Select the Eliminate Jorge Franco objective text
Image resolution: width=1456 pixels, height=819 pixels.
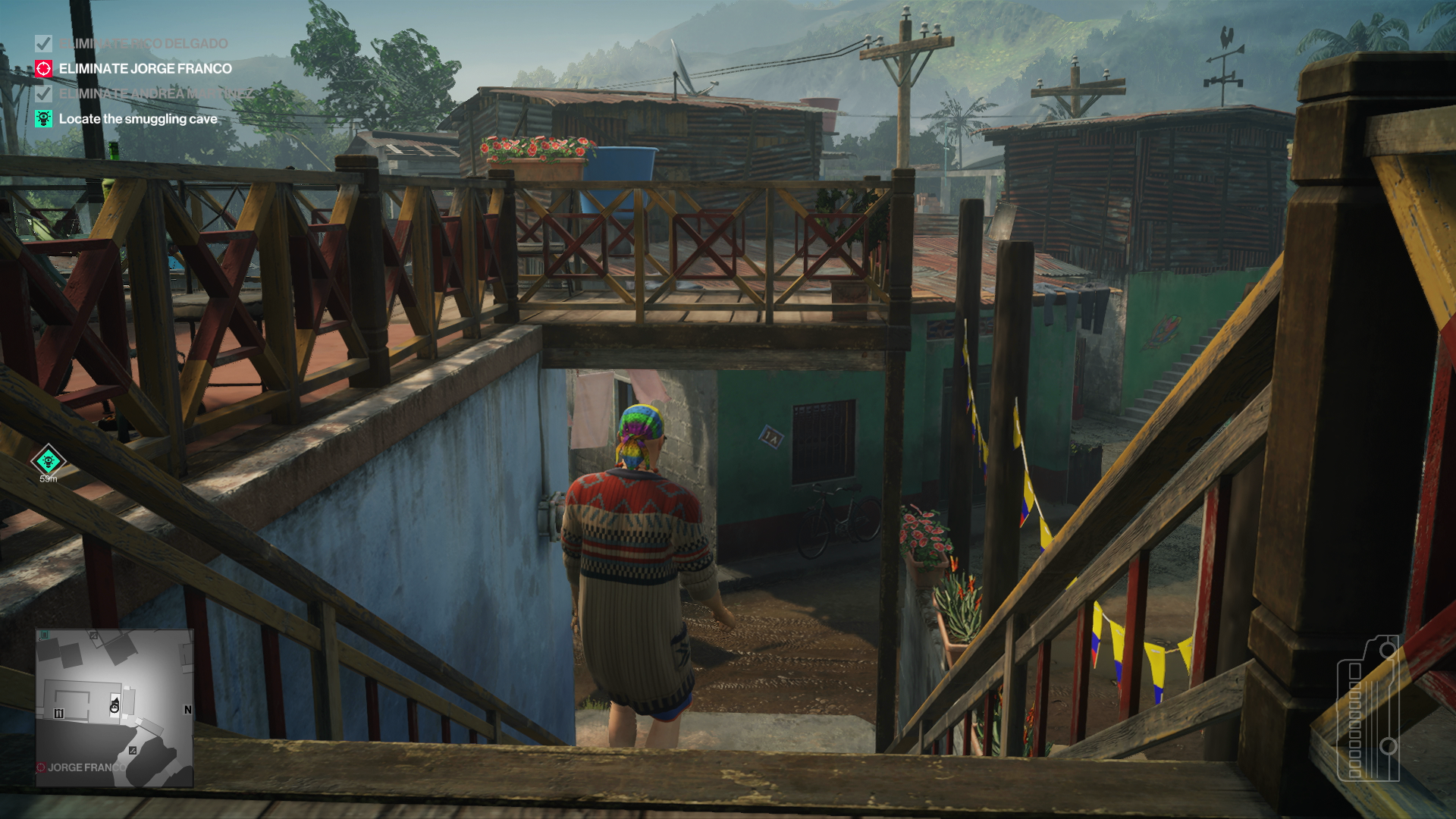pyautogui.click(x=144, y=68)
